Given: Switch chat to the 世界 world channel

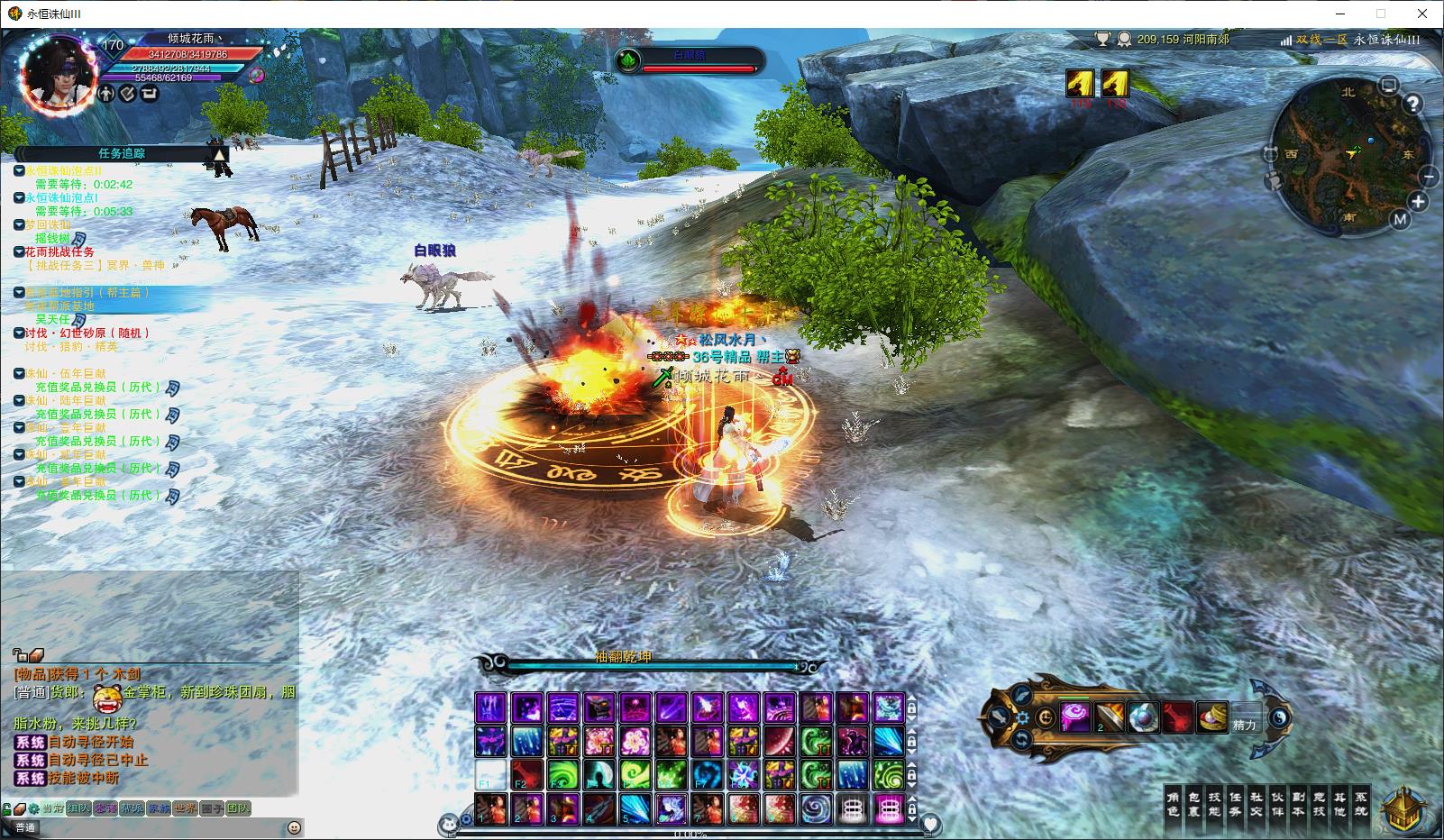Looking at the screenshot, I should tap(185, 808).
